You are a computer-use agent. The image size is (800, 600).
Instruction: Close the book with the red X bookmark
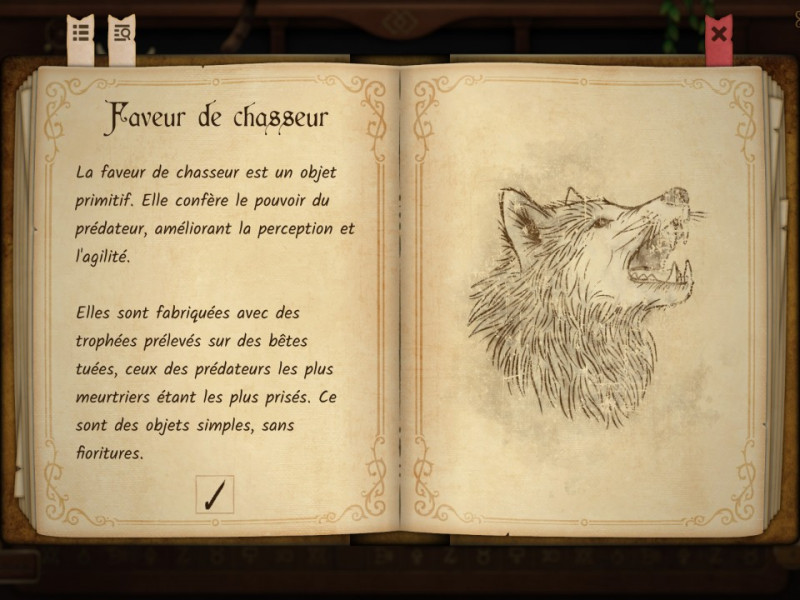pos(718,35)
